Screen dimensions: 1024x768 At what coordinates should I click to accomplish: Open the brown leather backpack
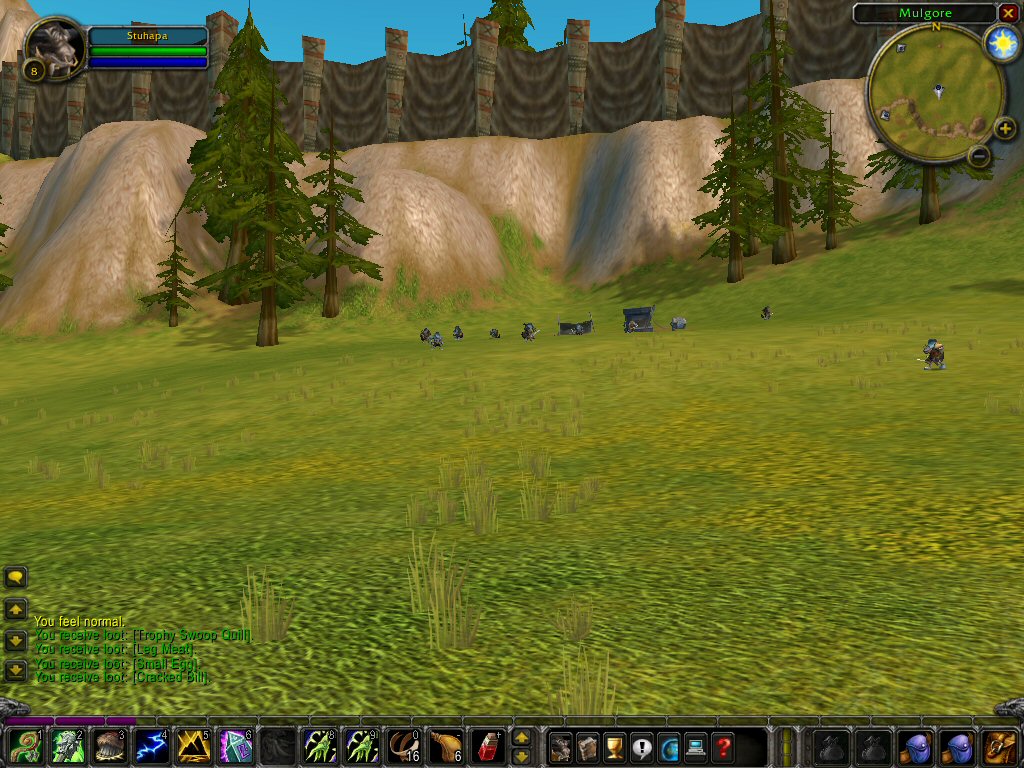pyautogui.click(x=999, y=746)
